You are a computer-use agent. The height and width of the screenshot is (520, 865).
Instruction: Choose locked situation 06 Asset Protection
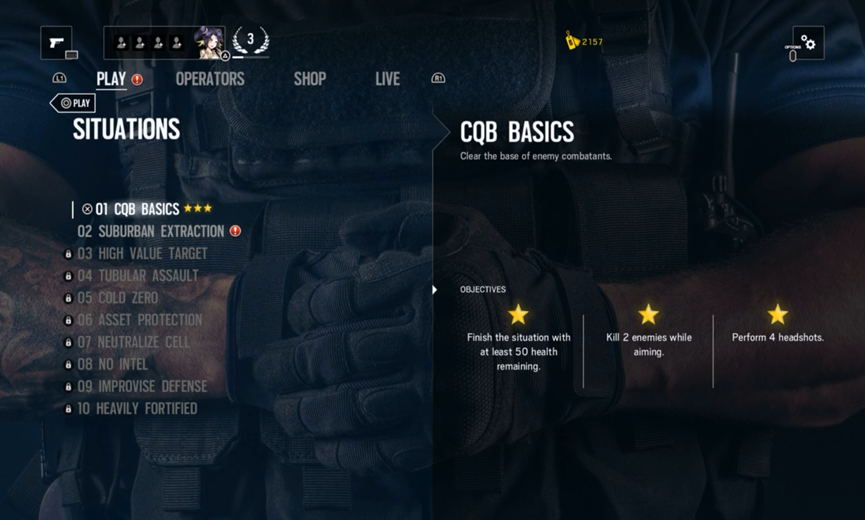pos(139,320)
